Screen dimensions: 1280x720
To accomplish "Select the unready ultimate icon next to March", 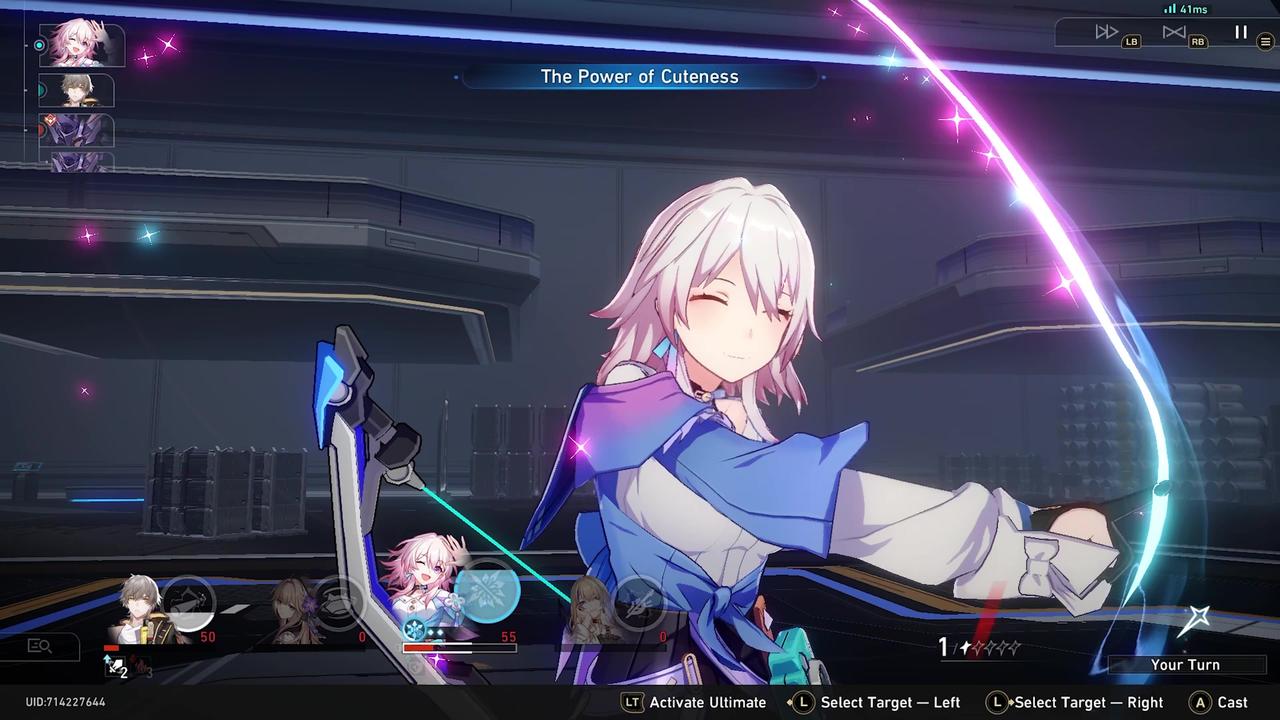I will click(337, 604).
